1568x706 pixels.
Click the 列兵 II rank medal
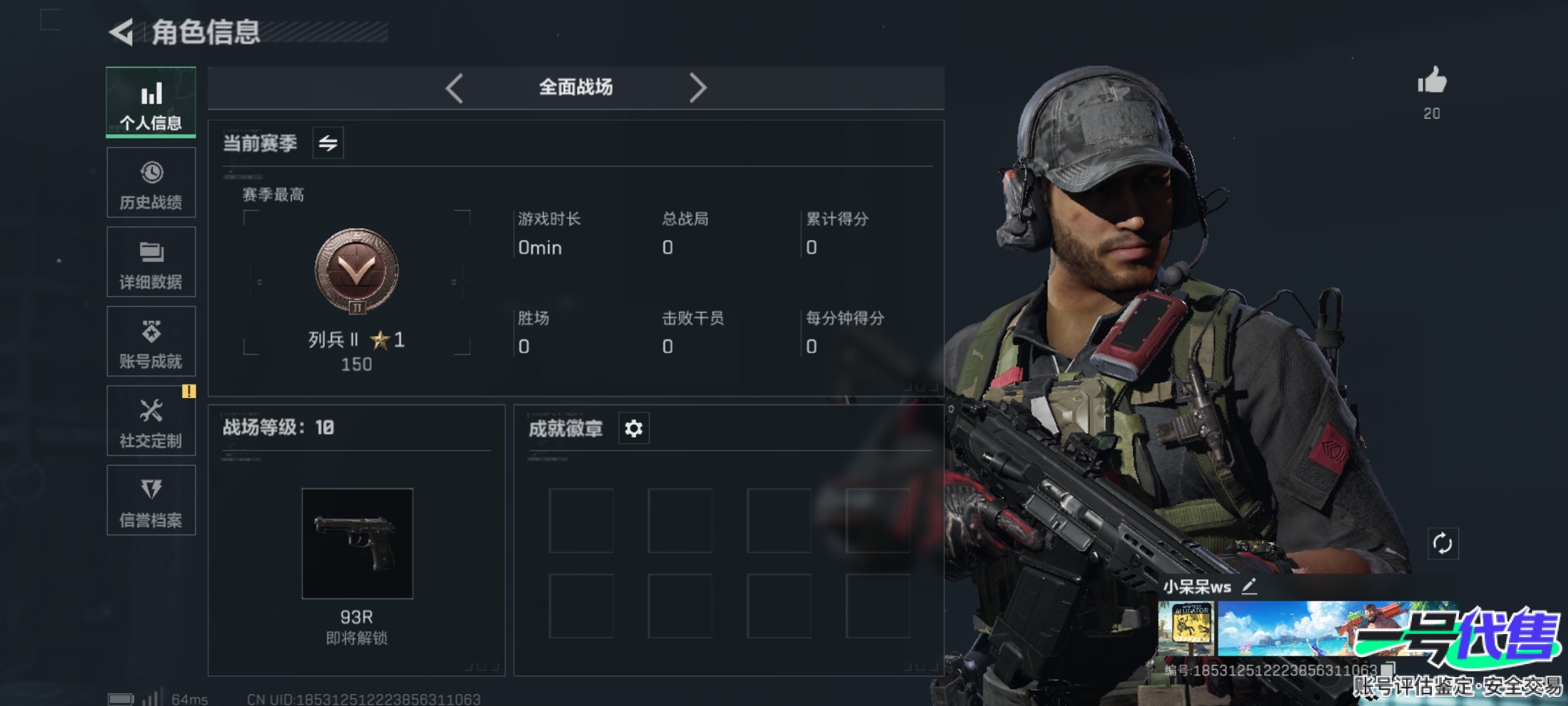pos(357,271)
